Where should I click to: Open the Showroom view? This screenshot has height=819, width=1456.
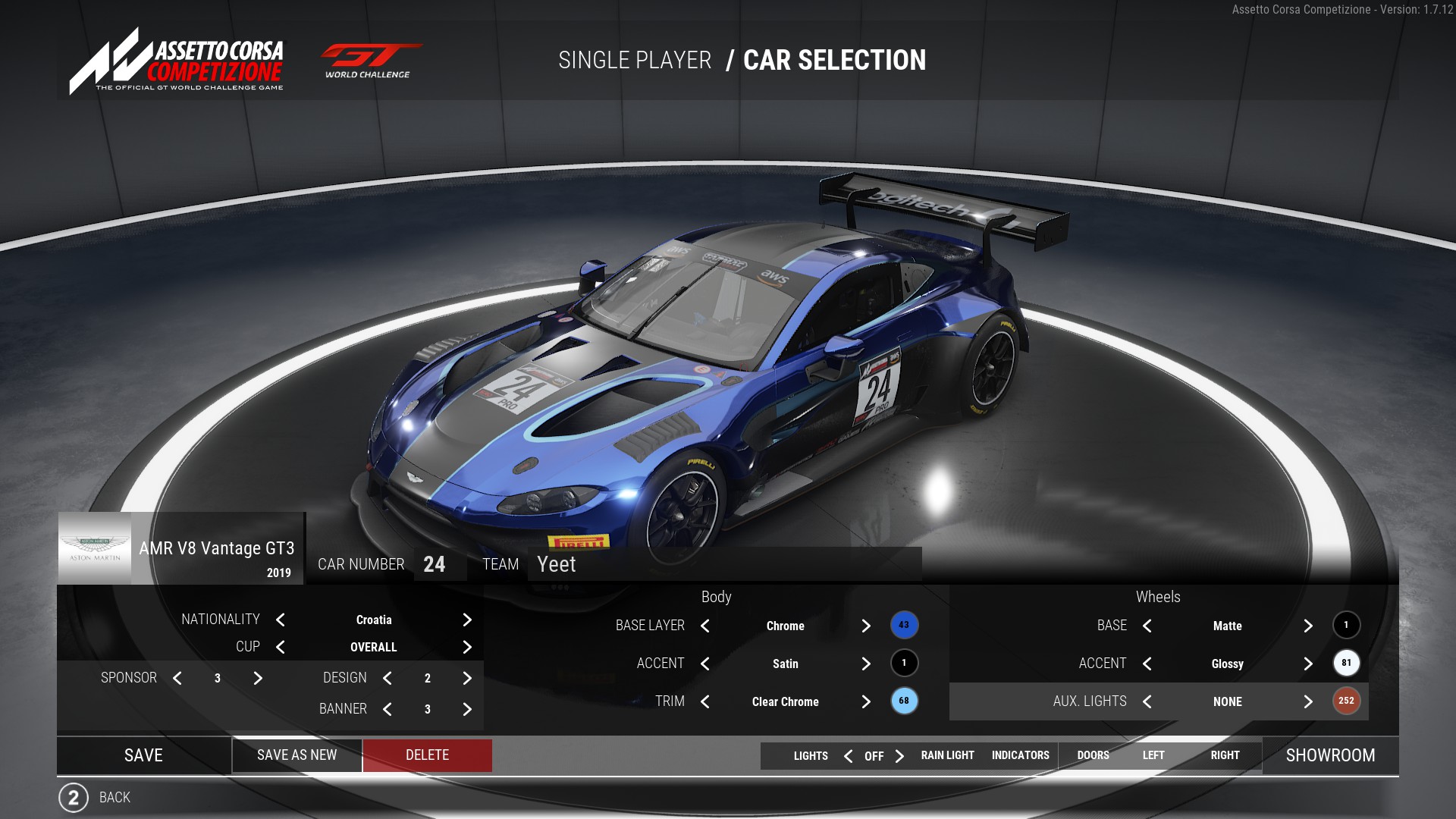(x=1330, y=755)
